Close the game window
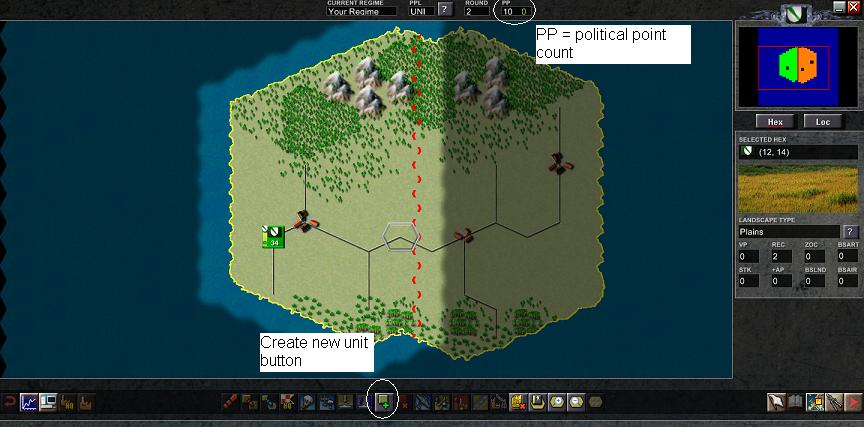 click(x=853, y=6)
